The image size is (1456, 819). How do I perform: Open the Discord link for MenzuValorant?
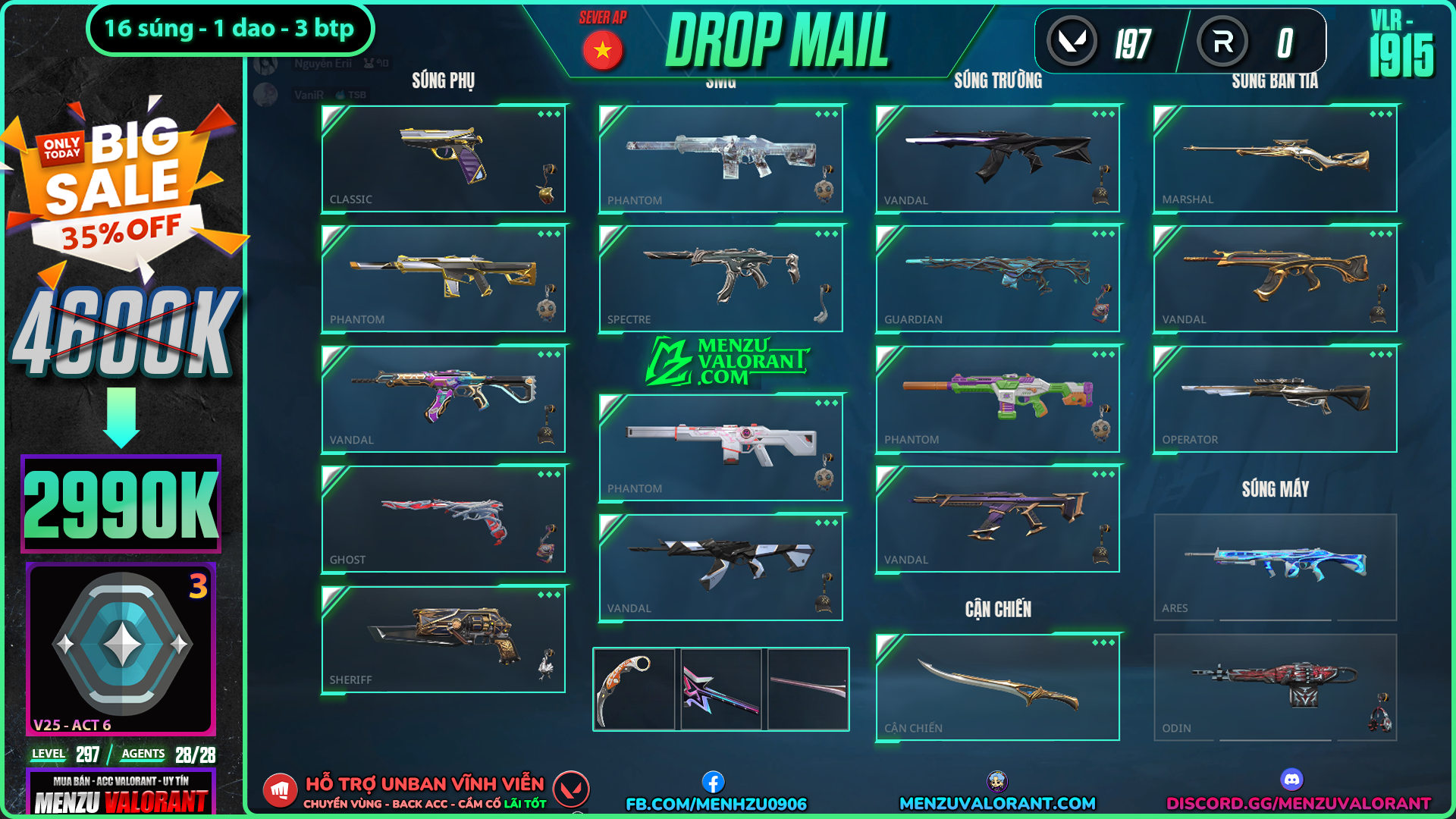pyautogui.click(x=1298, y=803)
